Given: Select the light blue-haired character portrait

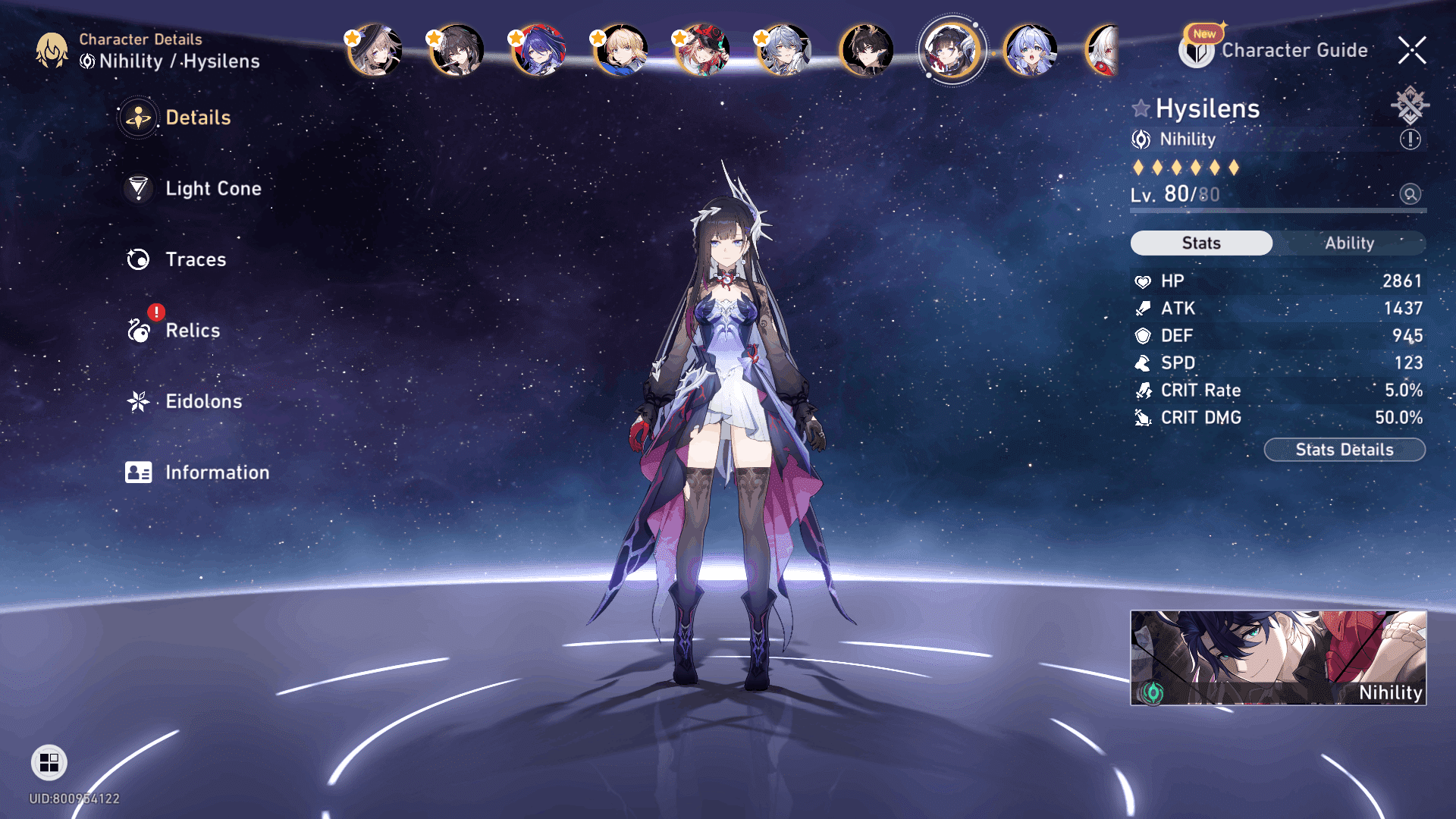Looking at the screenshot, I should coord(1030,51).
